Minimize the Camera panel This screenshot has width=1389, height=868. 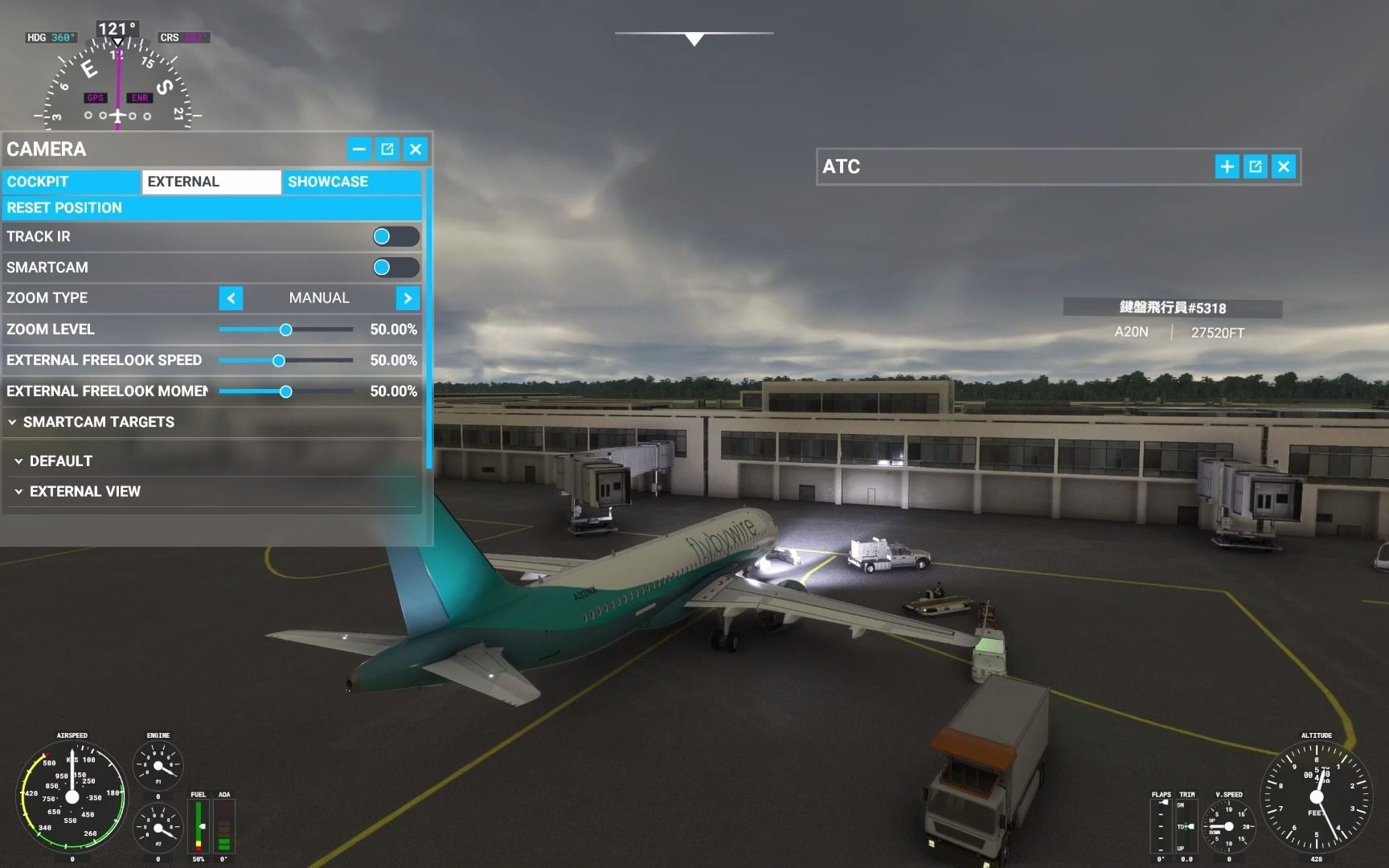[x=359, y=149]
